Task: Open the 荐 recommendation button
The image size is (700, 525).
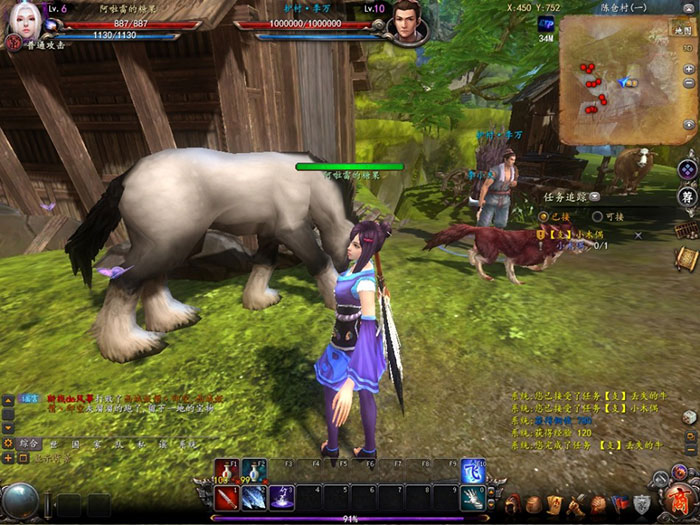Action: coord(687,196)
